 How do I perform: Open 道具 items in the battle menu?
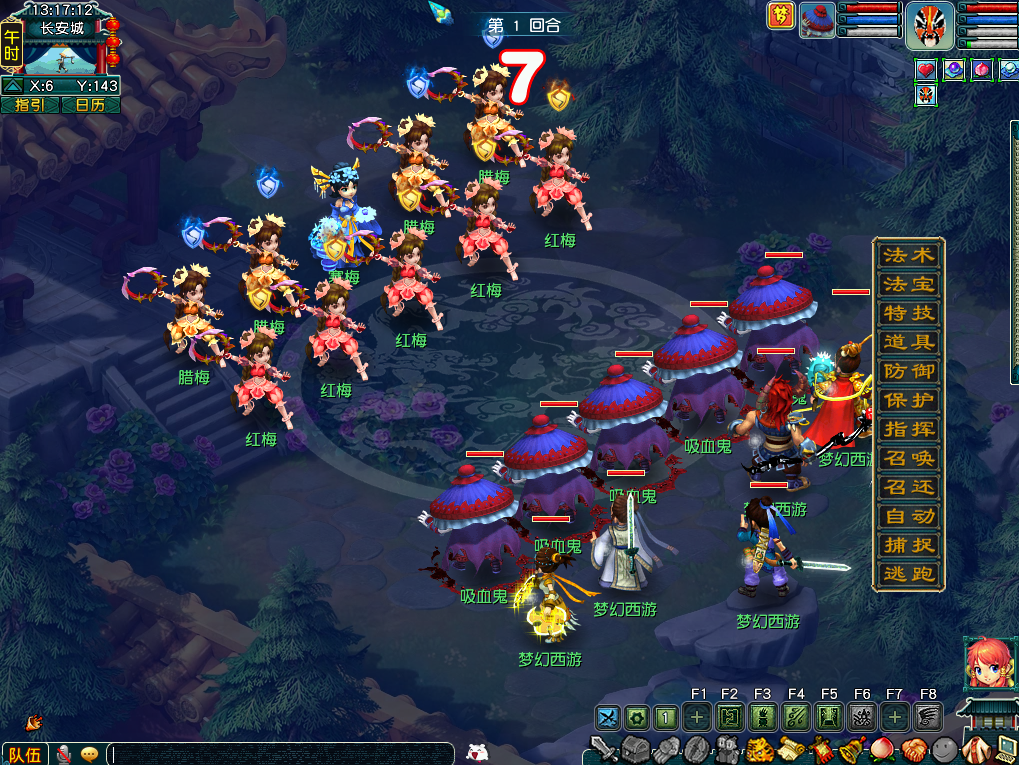point(908,342)
